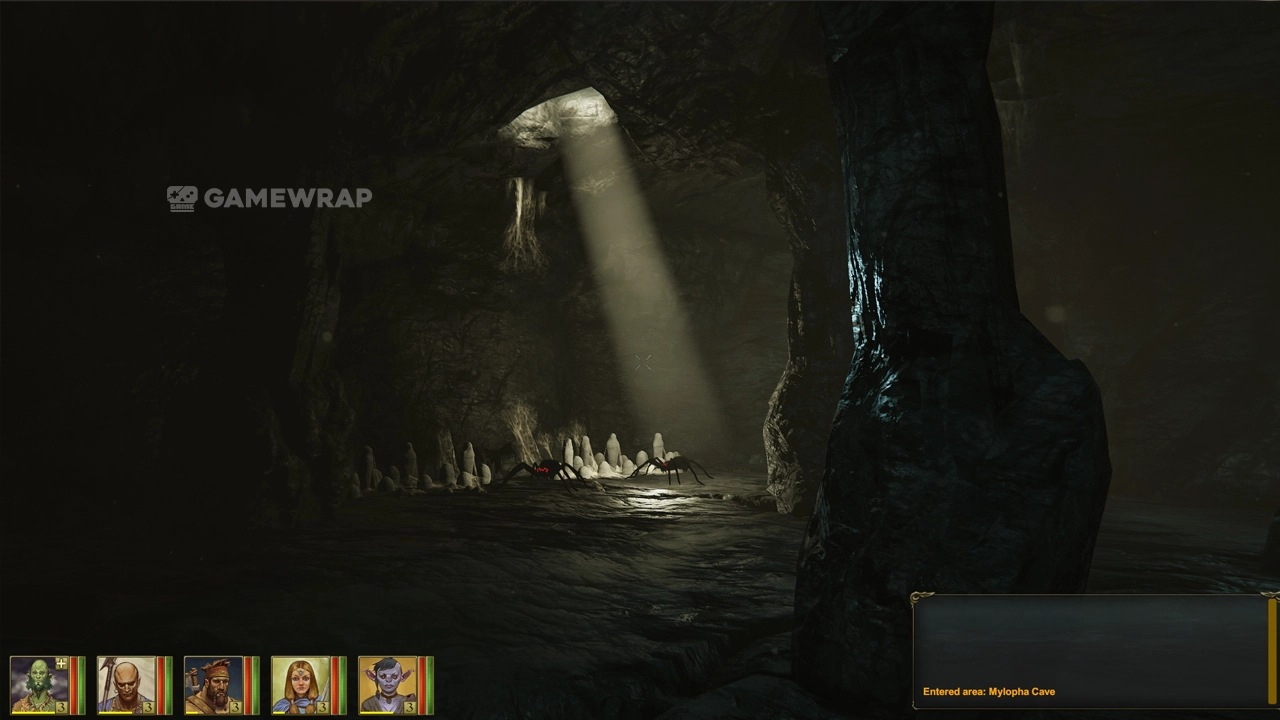Viewport: 1280px width, 720px height.
Task: Select the bald monk with staff portrait
Action: pos(125,685)
